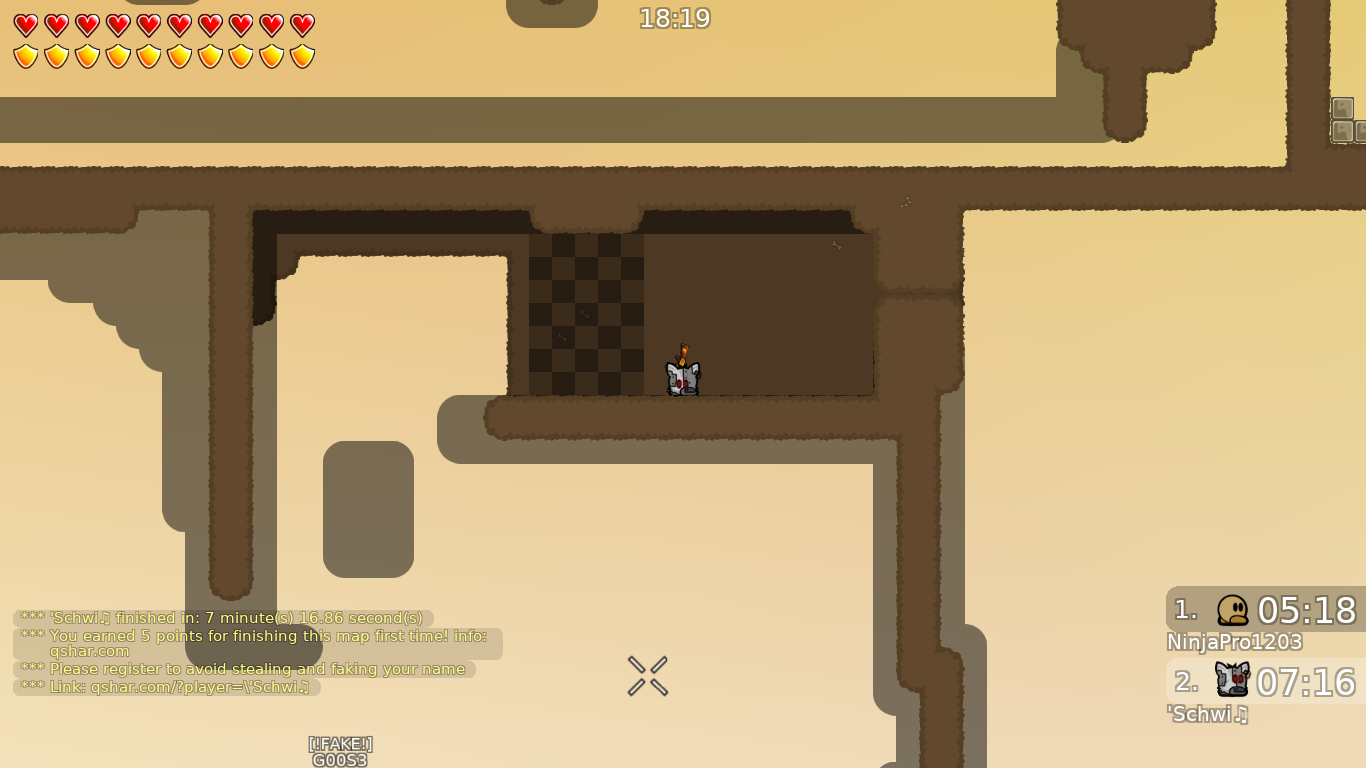Click the match timer displaying 18:19
Image resolution: width=1366 pixels, height=768 pixels.
[x=673, y=18]
